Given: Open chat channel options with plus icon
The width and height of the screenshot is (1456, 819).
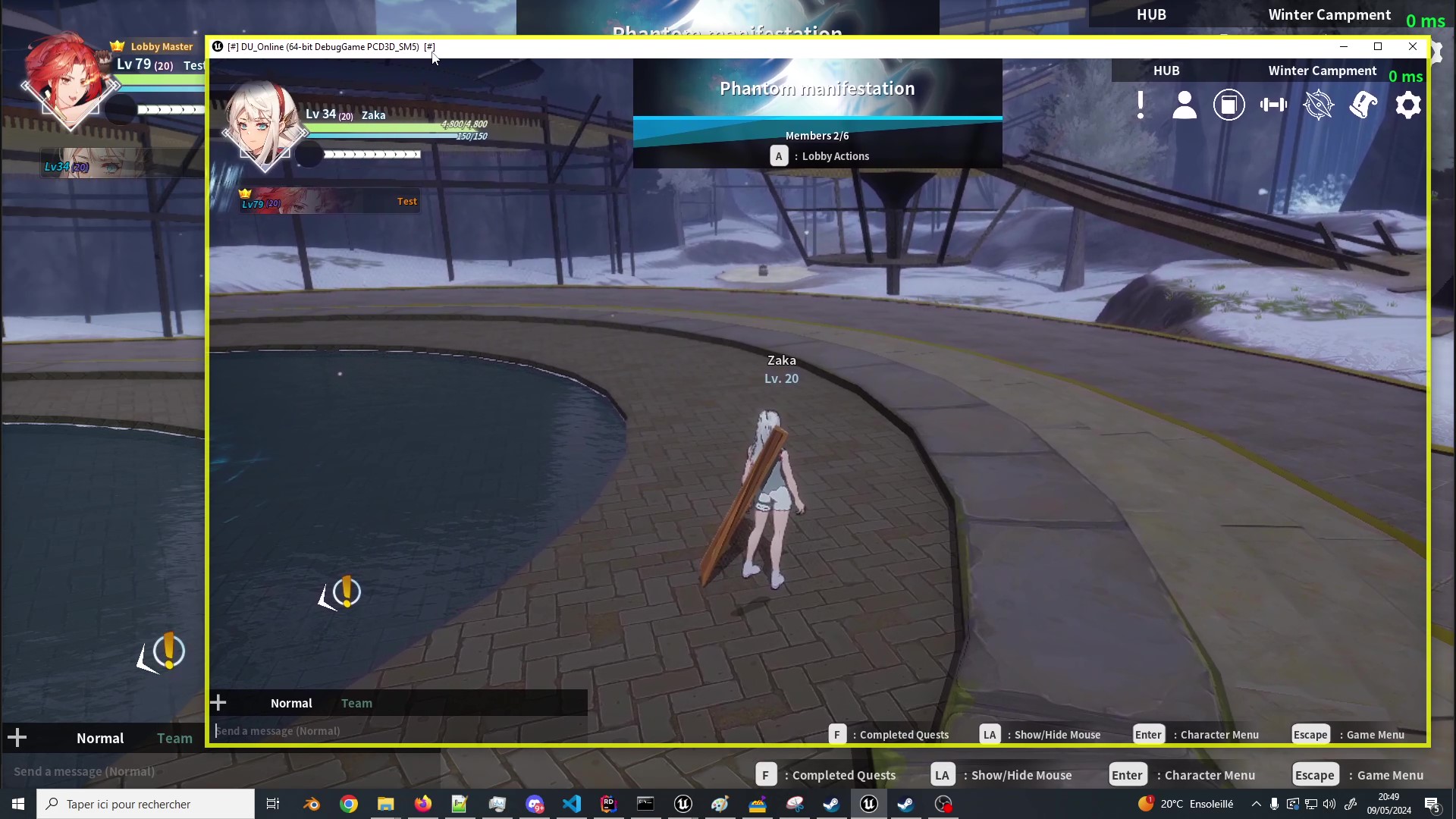Looking at the screenshot, I should (x=218, y=702).
